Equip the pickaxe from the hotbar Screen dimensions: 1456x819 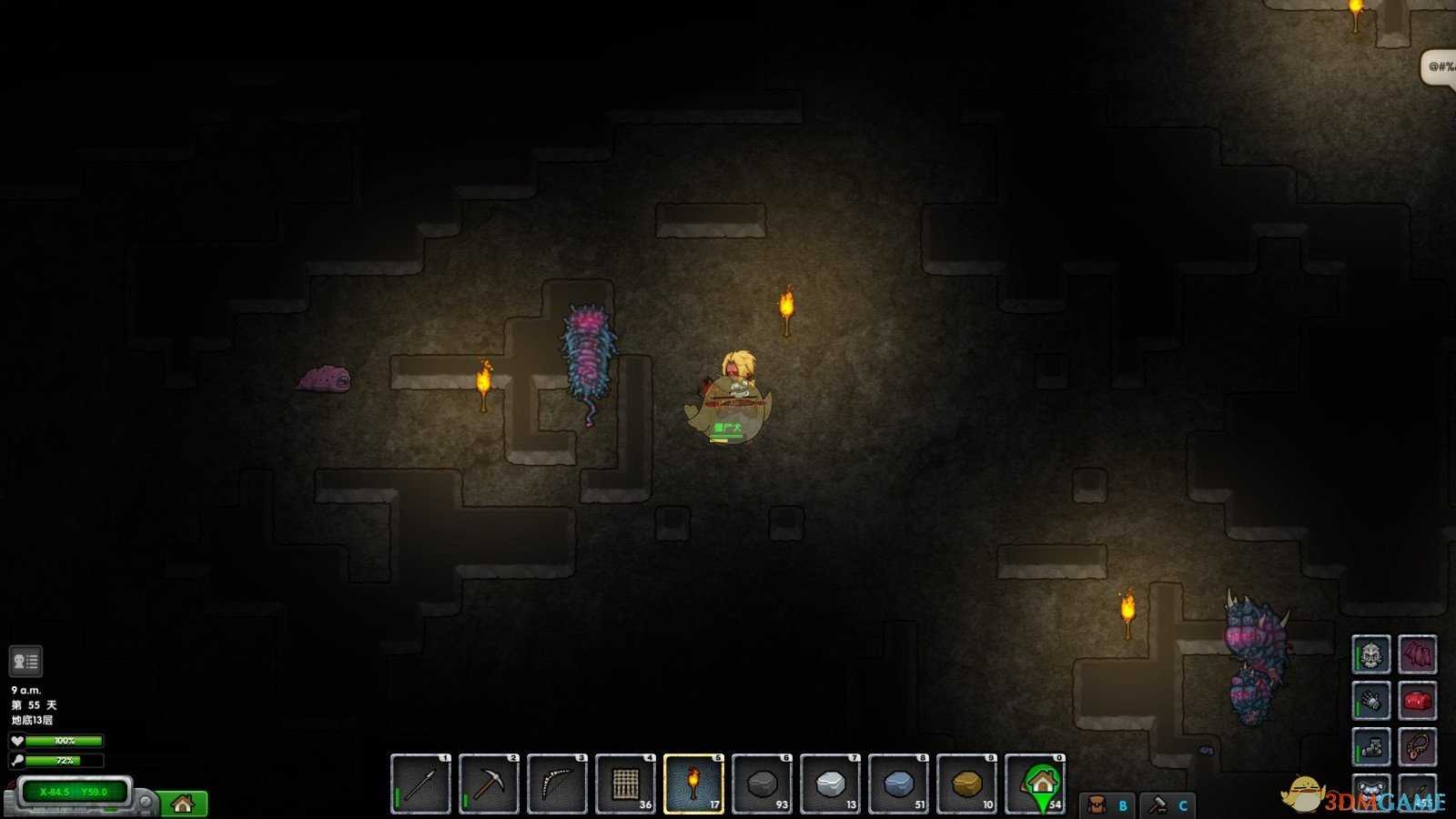click(x=489, y=784)
